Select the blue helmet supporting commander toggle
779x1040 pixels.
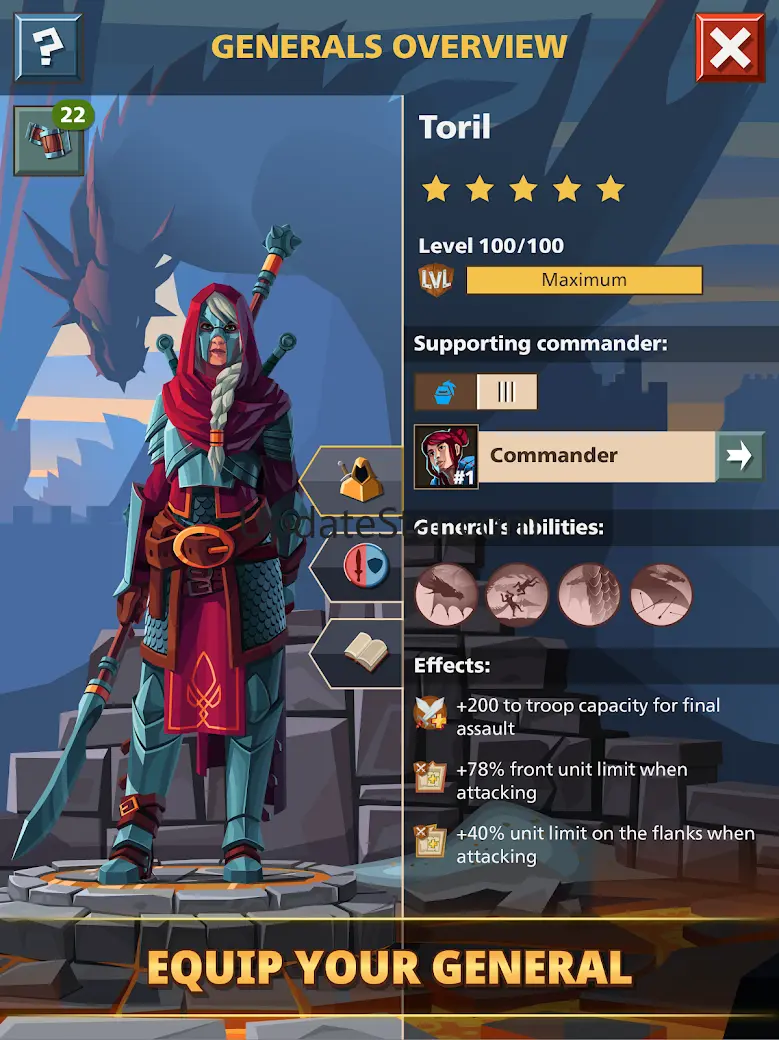tap(446, 392)
